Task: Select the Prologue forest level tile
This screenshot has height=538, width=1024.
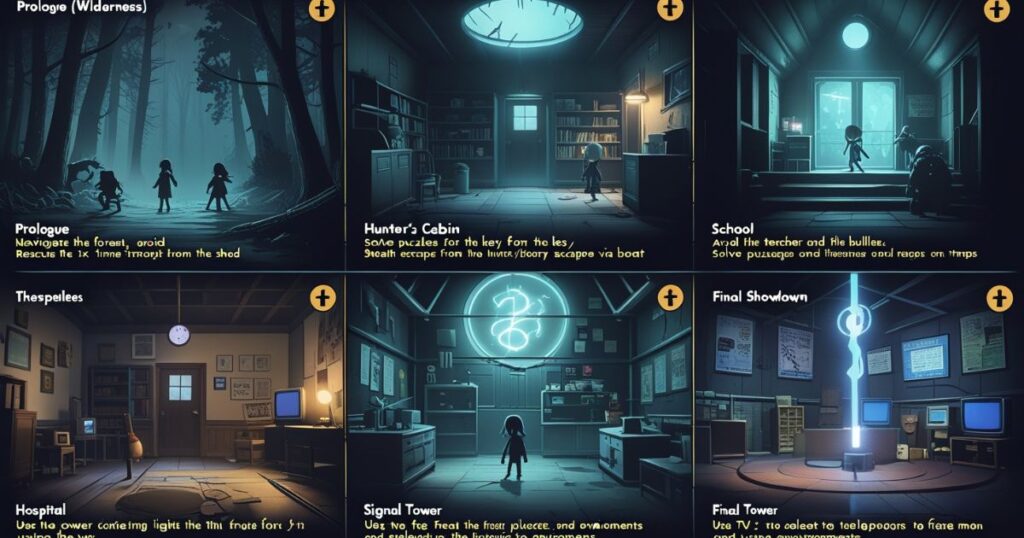Action: coord(170,130)
